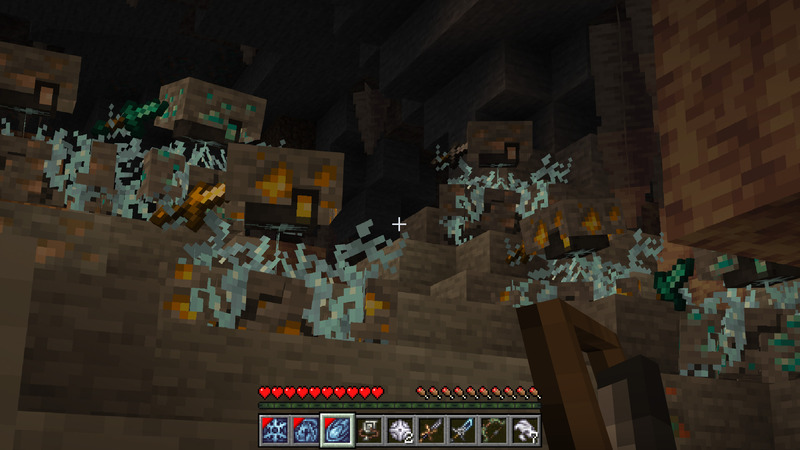The image size is (800, 450).
Task: Equip the brown-handled sword
Action: (431, 430)
